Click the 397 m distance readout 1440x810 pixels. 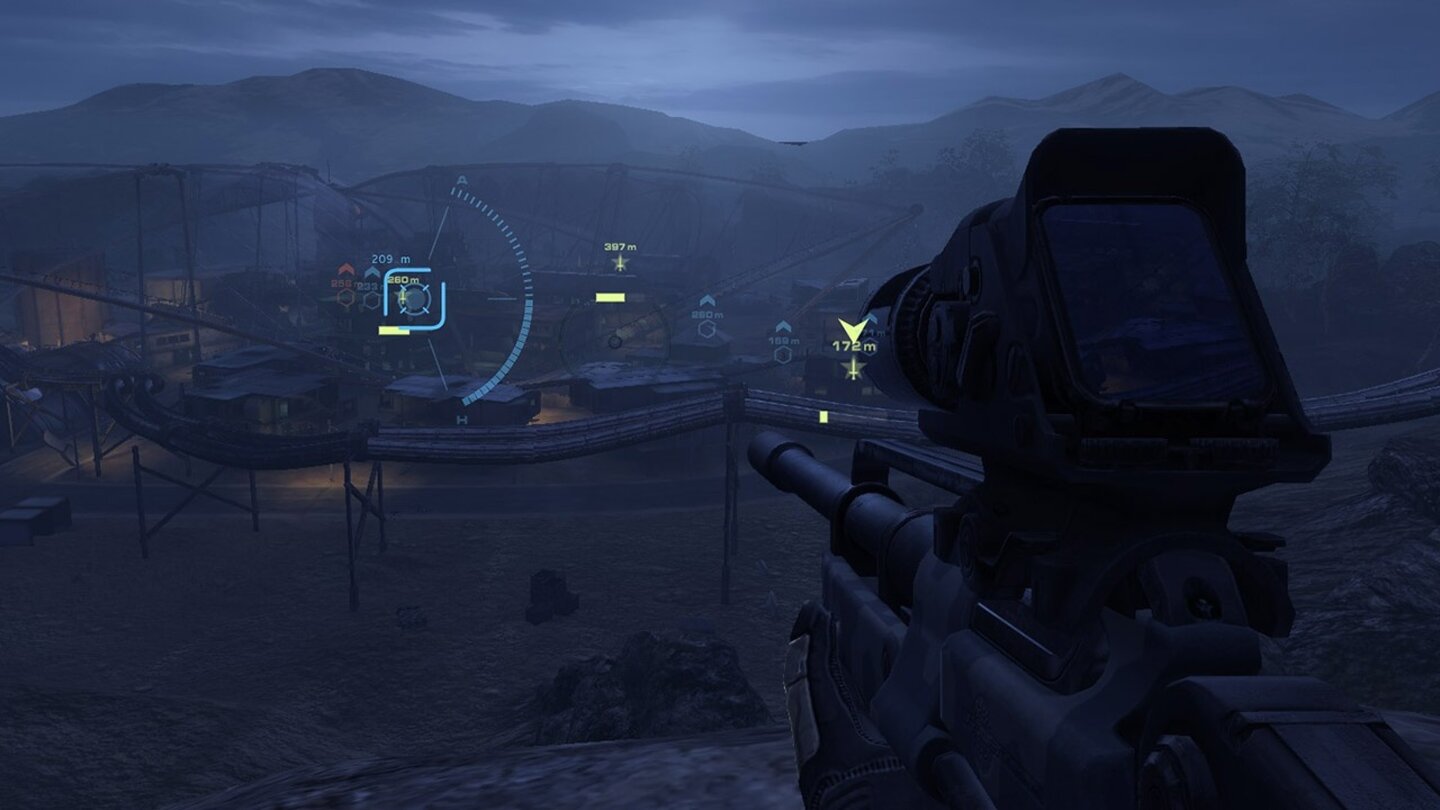click(619, 247)
